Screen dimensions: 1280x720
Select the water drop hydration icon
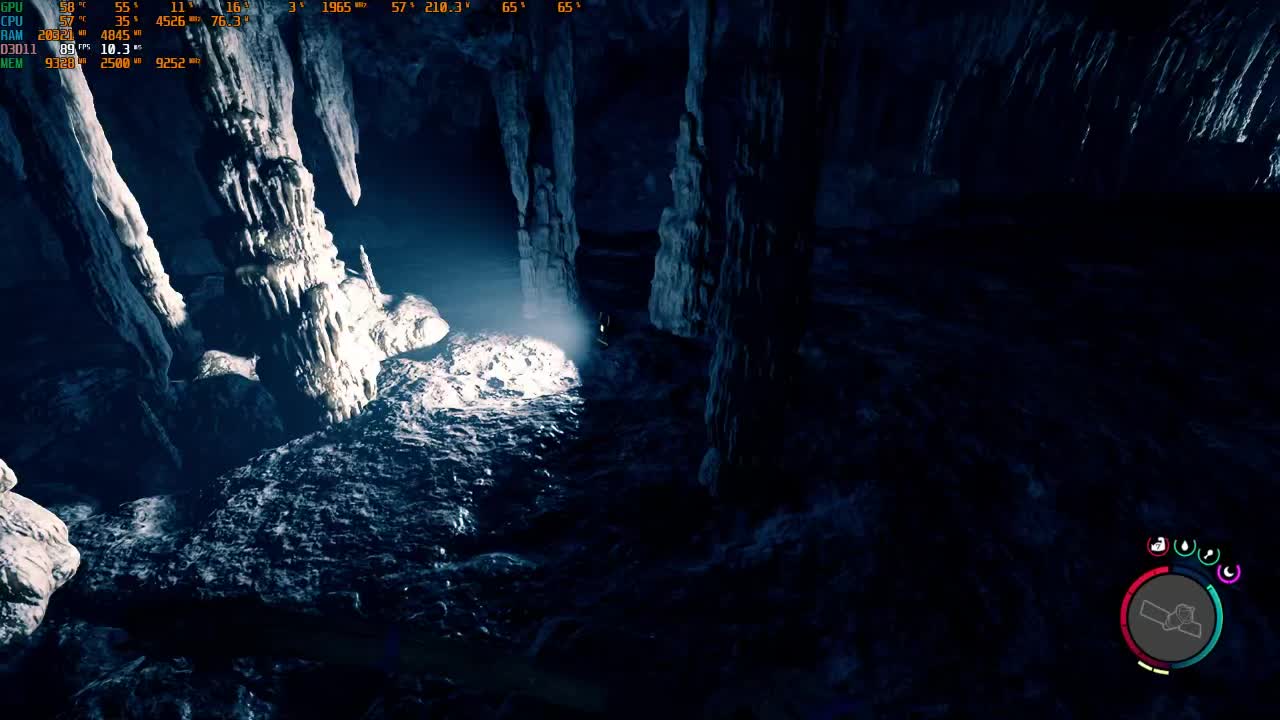[x=1184, y=546]
